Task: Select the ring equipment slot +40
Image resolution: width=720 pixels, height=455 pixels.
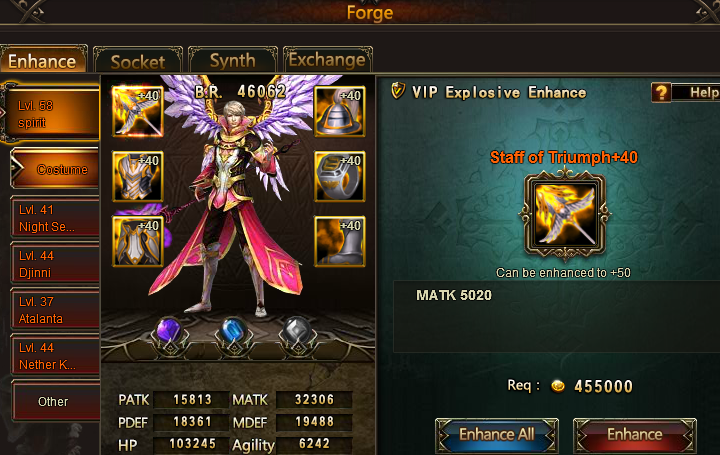Action: (339, 177)
